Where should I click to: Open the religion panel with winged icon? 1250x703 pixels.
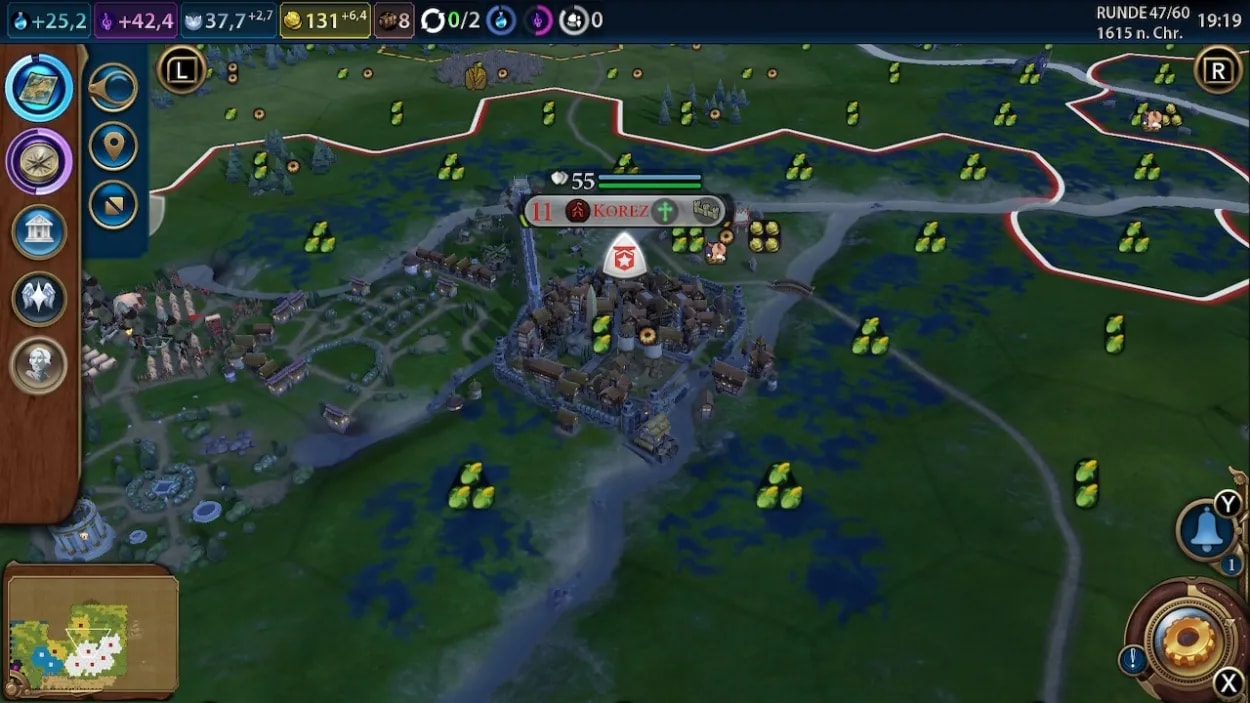[x=39, y=298]
